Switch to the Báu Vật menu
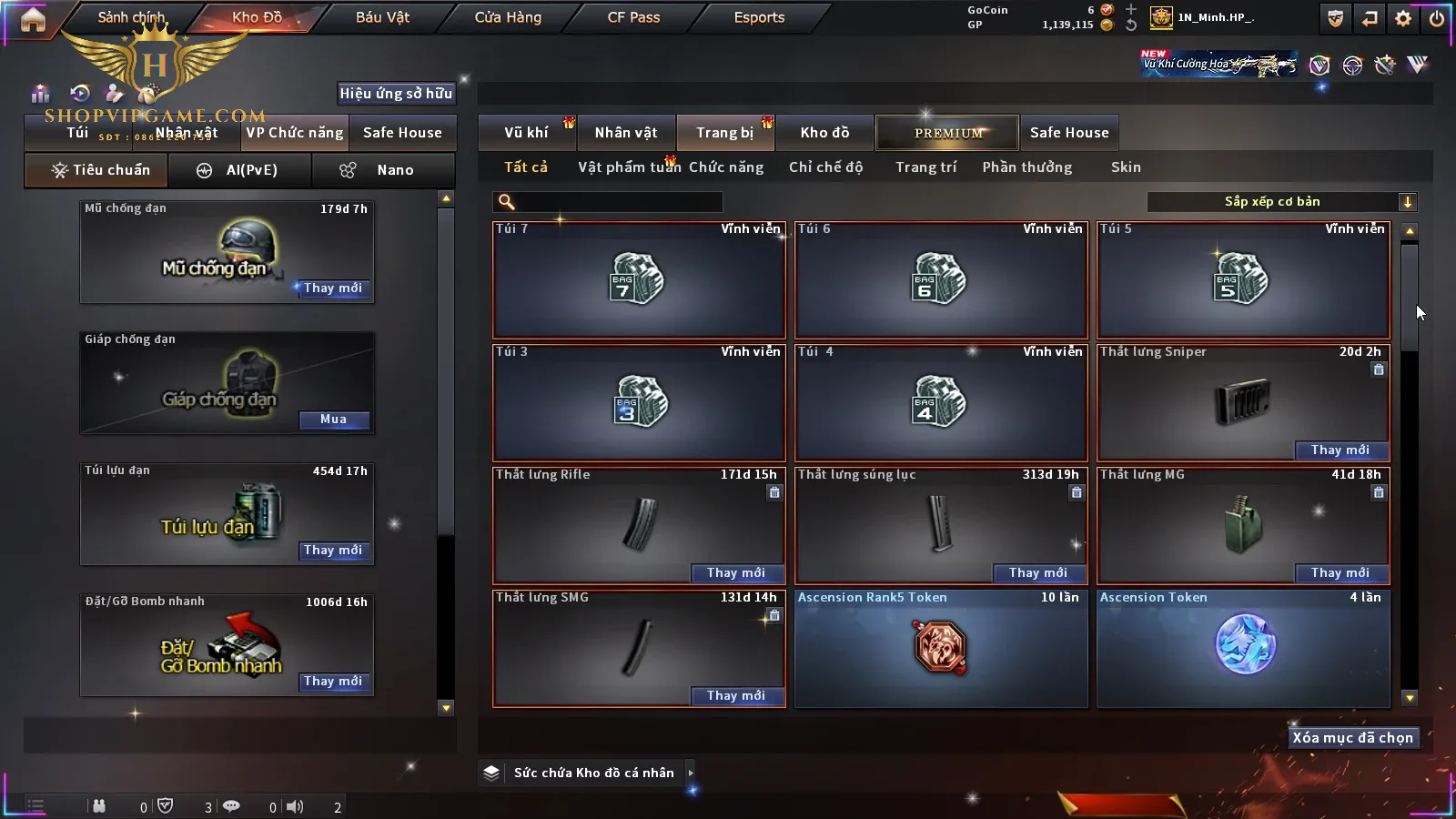Screen dimensions: 1456x819 (382, 17)
